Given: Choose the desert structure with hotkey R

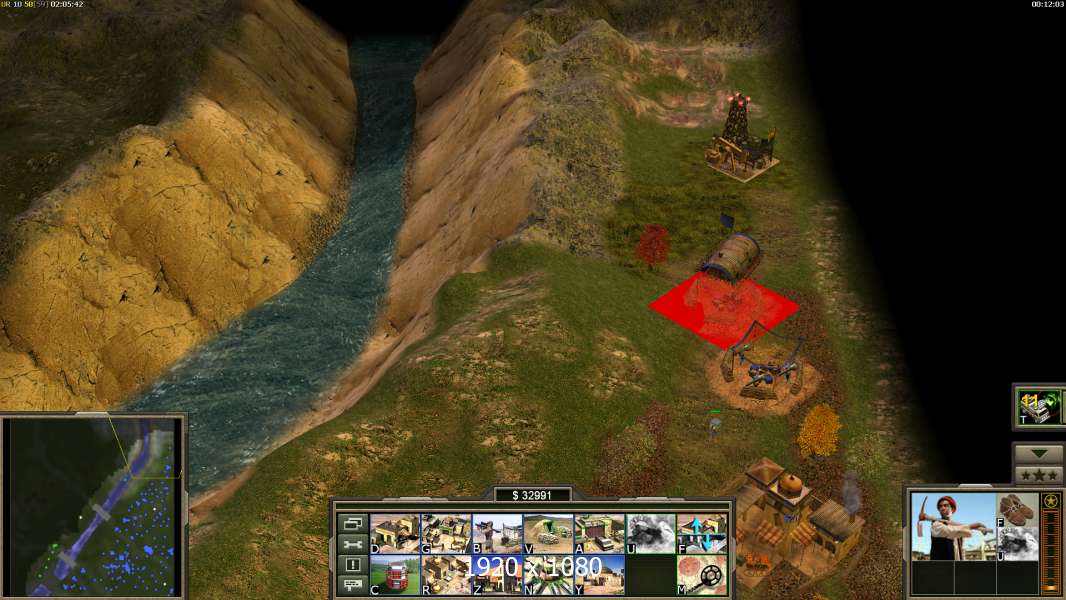Looking at the screenshot, I should click(x=445, y=575).
